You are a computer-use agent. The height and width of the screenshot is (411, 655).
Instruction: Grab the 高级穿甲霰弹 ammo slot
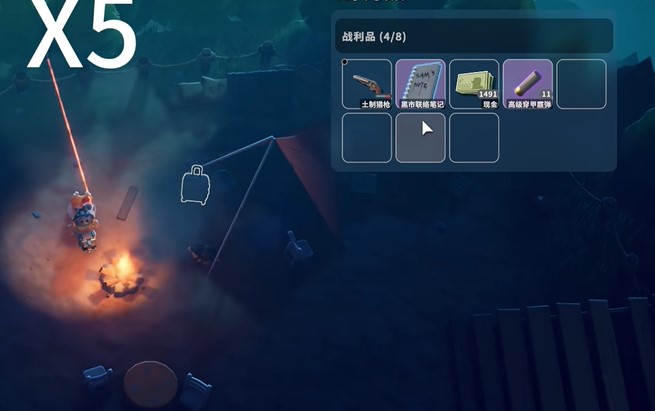(527, 84)
